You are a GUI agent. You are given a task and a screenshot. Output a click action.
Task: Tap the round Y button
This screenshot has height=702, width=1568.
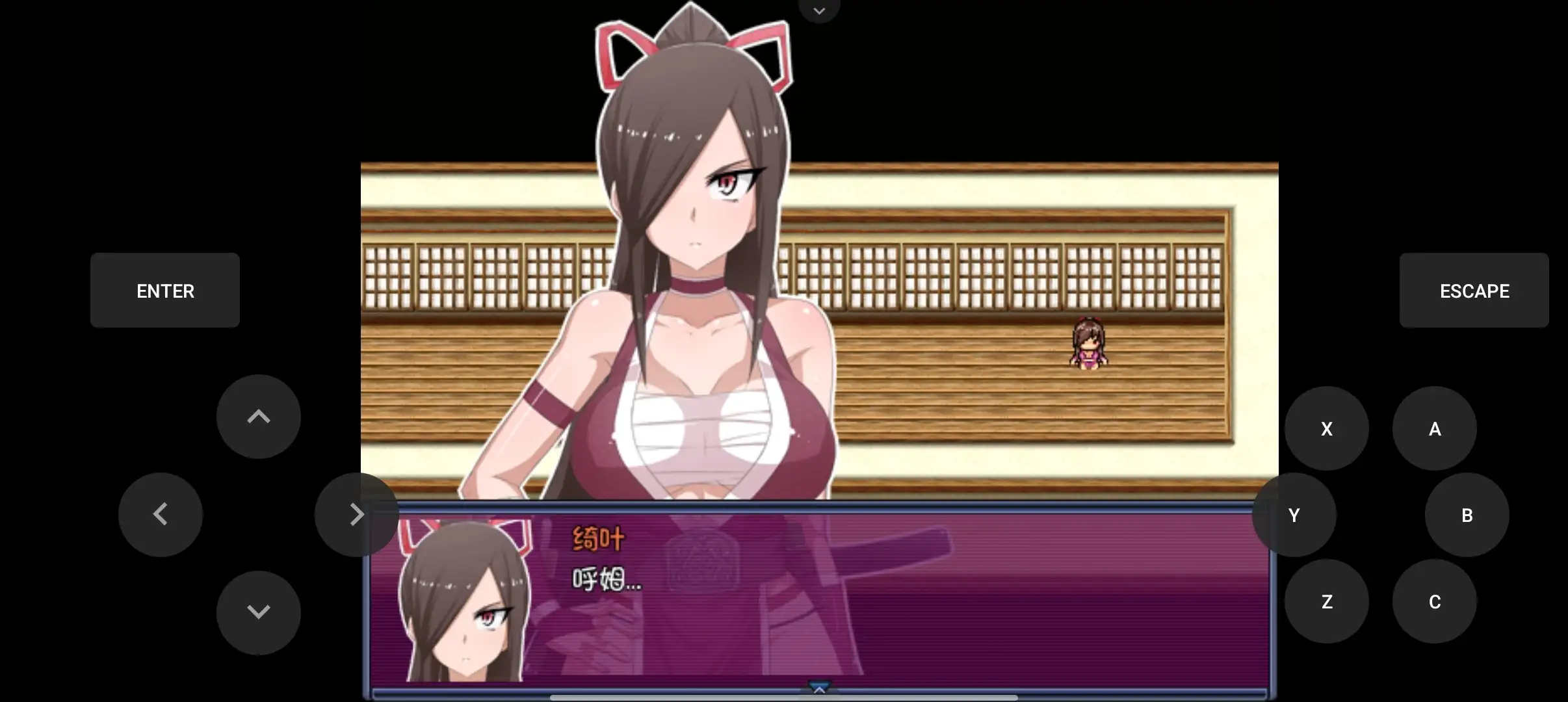point(1294,515)
